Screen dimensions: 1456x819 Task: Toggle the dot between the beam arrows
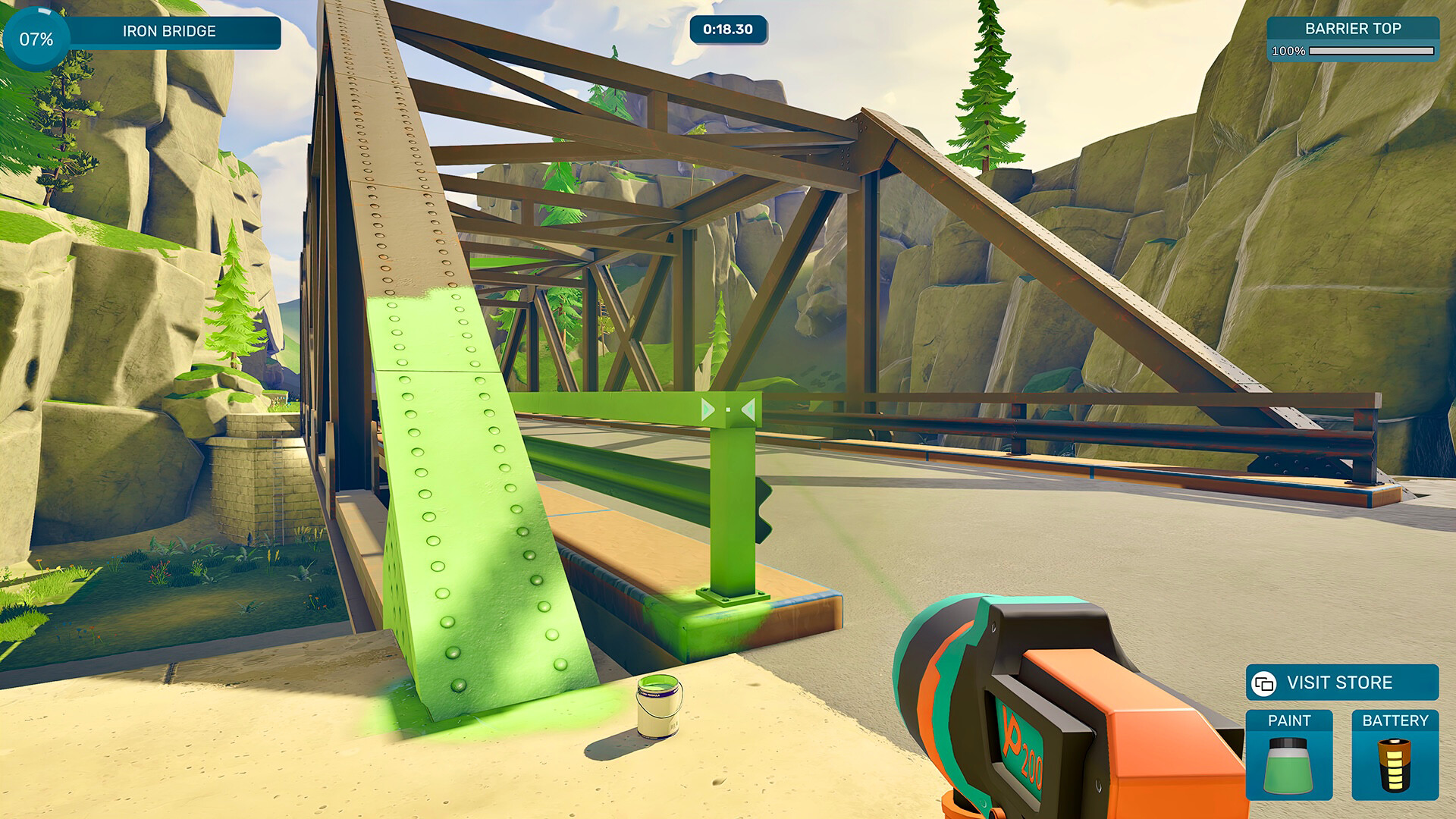728,410
